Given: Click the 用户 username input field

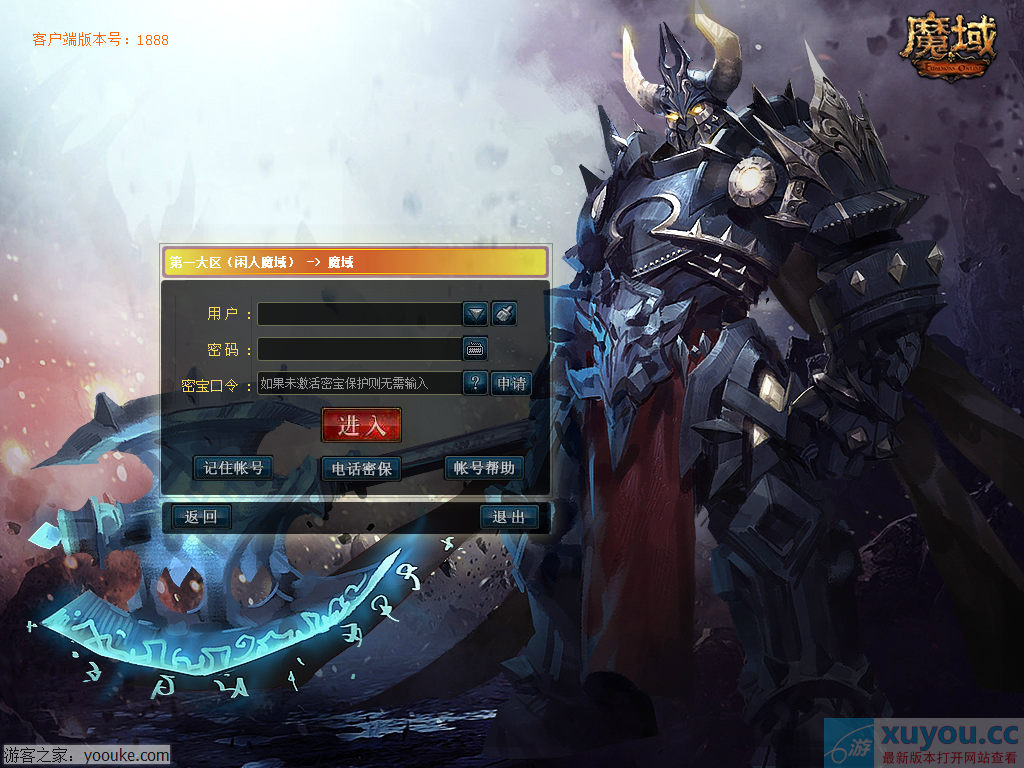Looking at the screenshot, I should tap(359, 314).
